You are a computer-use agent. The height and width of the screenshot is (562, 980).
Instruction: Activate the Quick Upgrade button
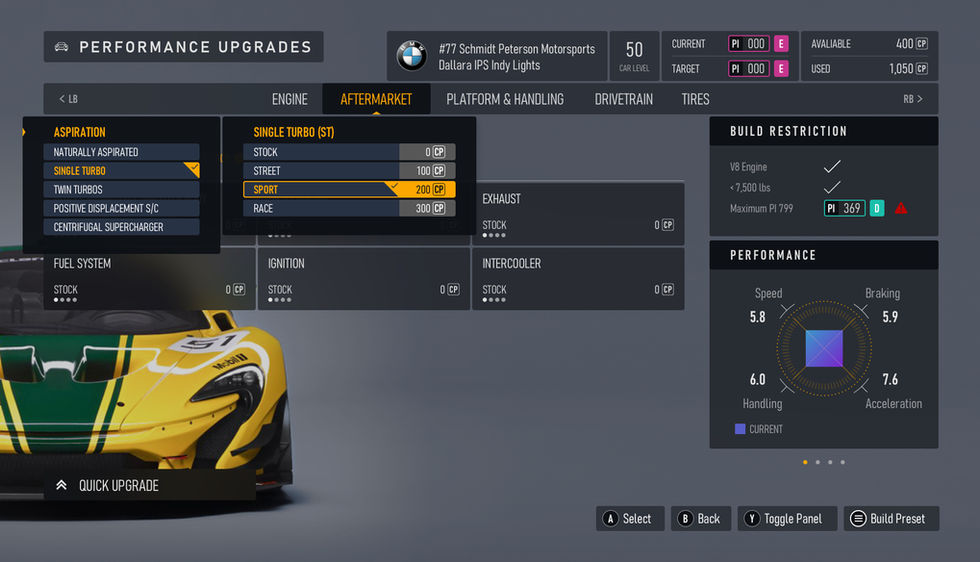pos(149,485)
